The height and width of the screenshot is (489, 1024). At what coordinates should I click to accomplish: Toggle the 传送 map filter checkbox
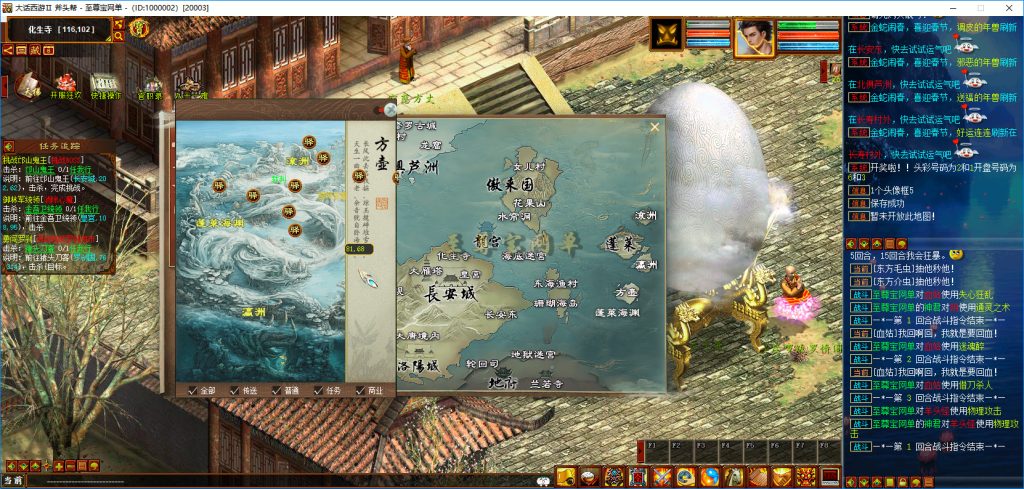235,390
